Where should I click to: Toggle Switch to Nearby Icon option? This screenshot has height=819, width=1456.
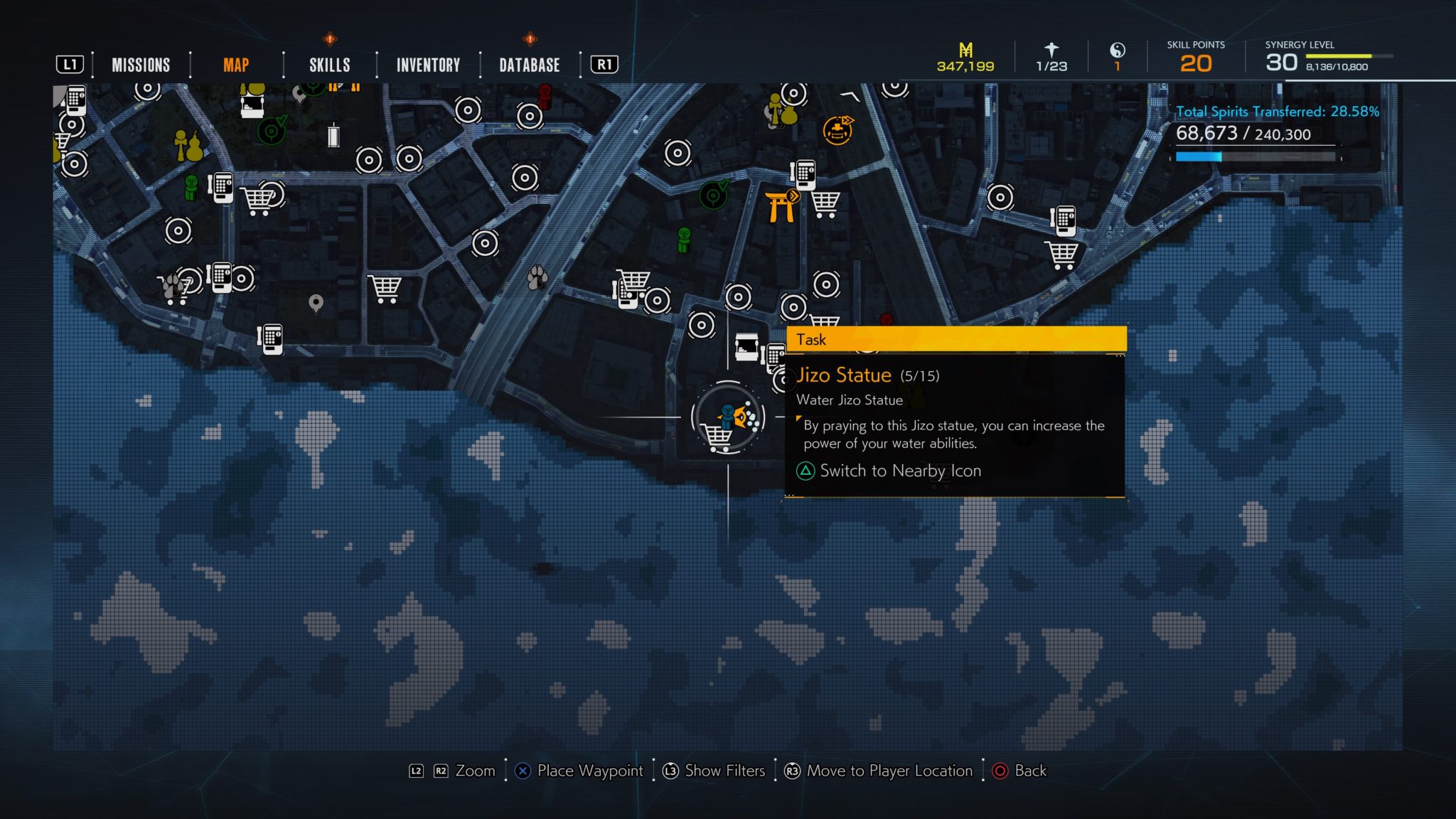point(899,471)
